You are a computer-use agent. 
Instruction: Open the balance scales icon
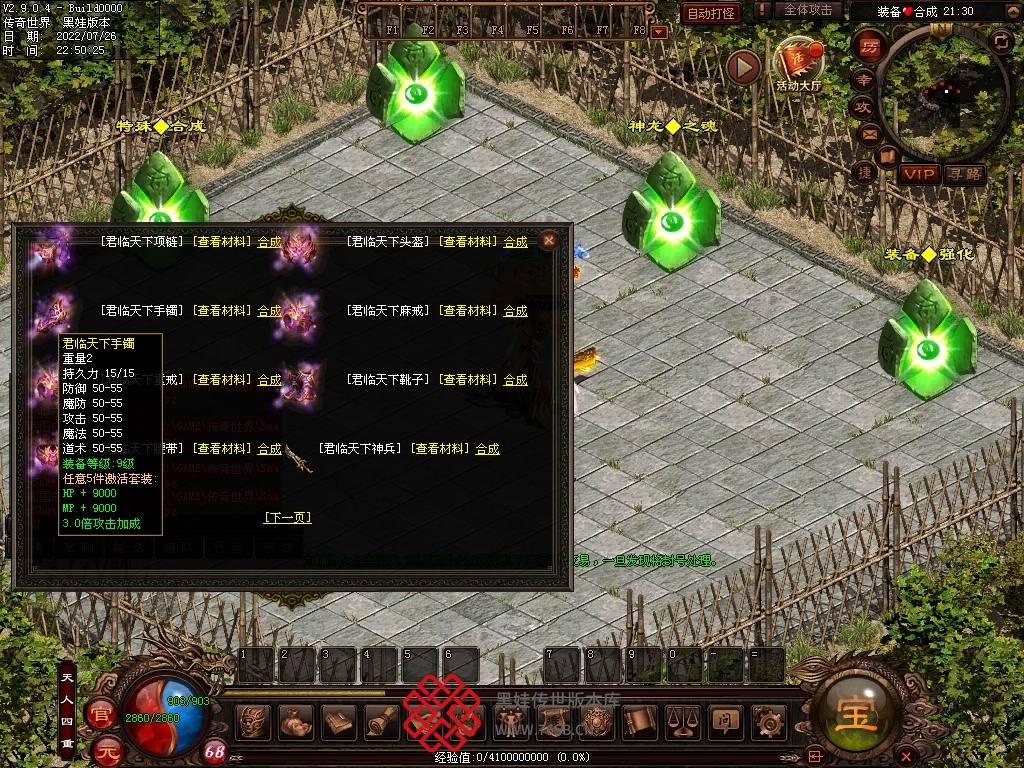click(682, 721)
